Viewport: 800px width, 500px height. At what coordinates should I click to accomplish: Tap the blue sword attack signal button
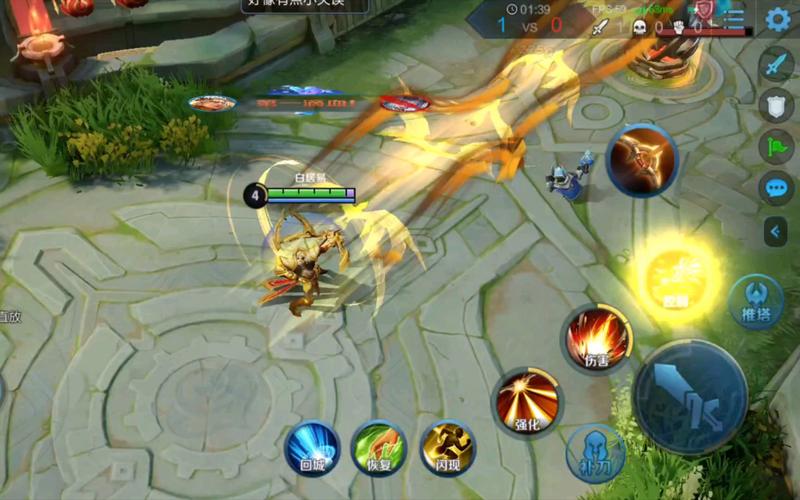tap(776, 65)
